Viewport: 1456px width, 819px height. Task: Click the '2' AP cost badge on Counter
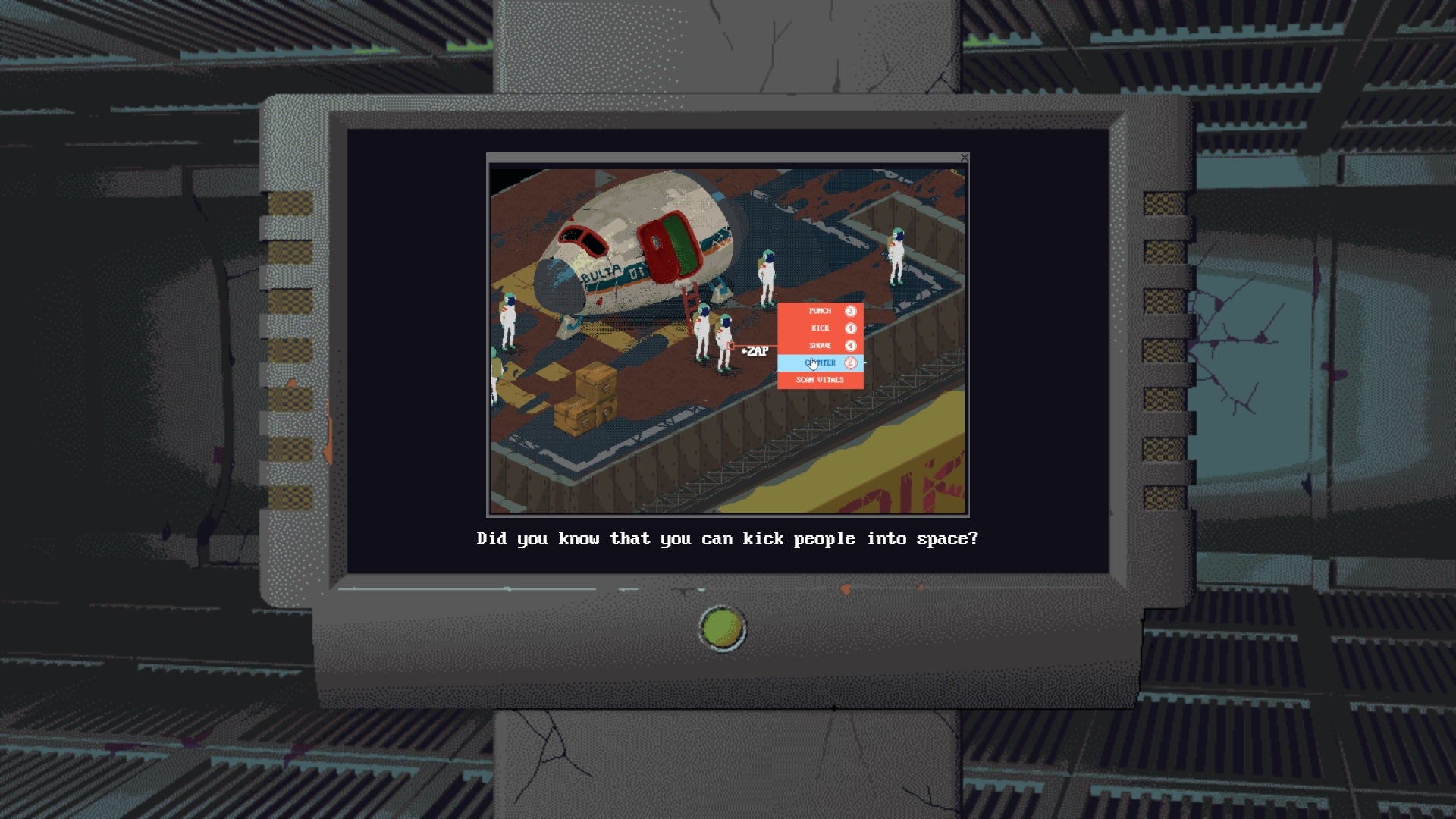point(849,363)
